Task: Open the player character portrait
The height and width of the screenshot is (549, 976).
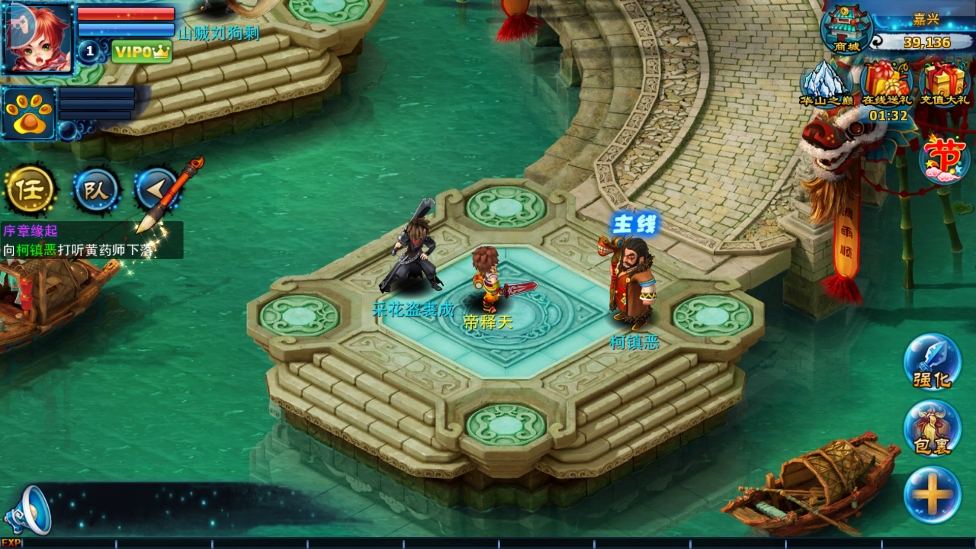Action: (37, 36)
